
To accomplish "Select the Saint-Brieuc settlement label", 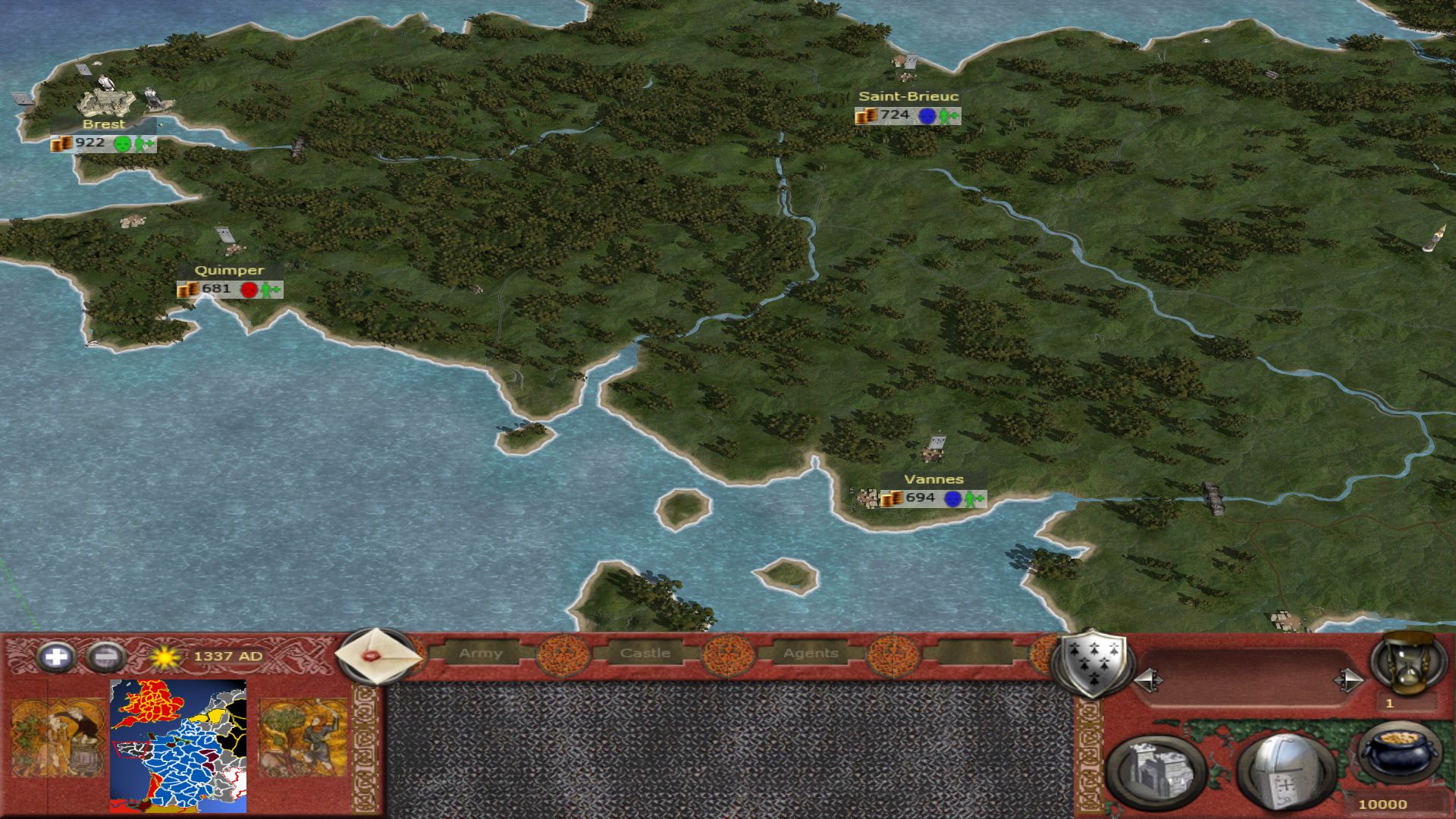I will click(x=908, y=97).
